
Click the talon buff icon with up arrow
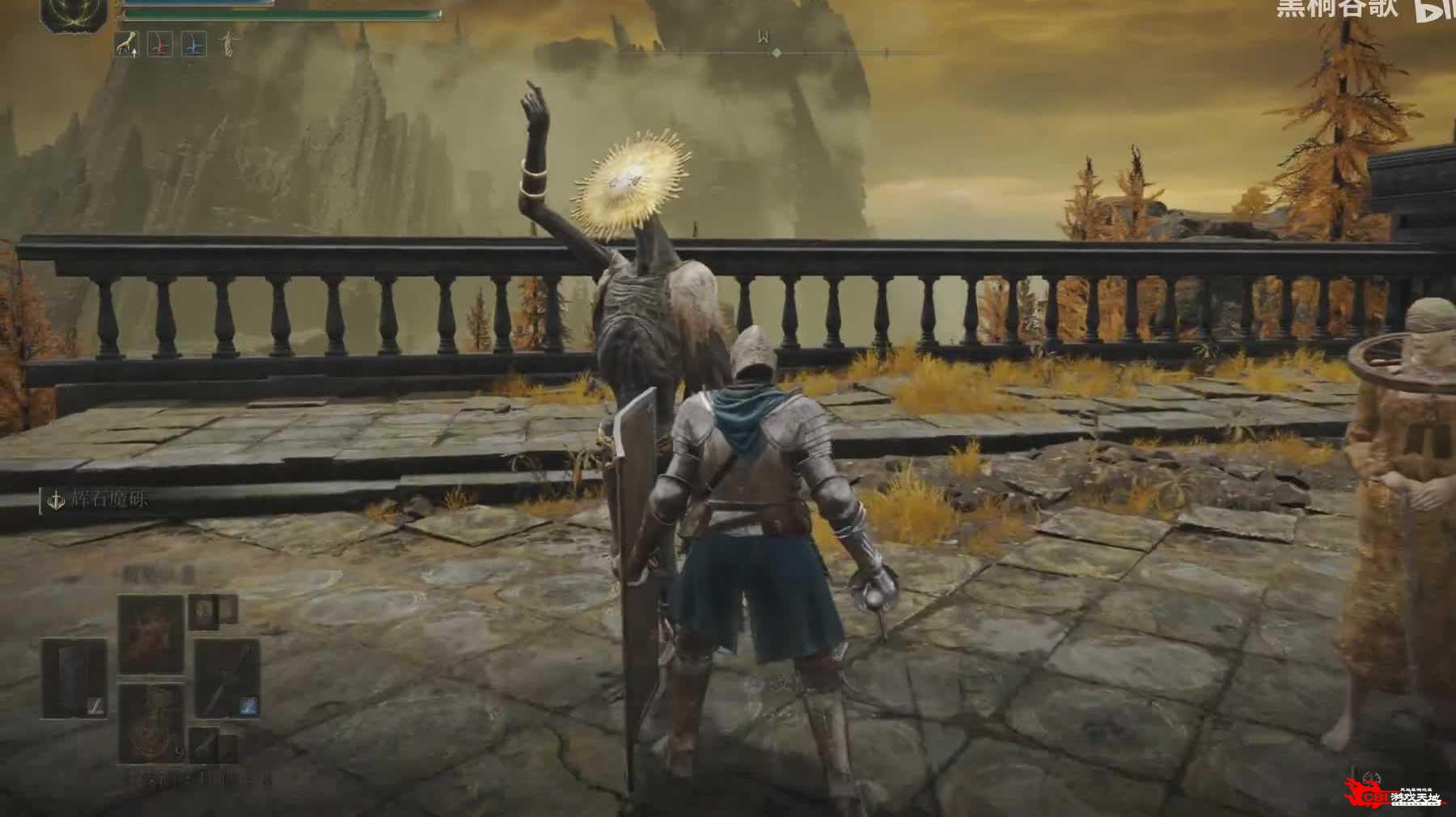click(x=126, y=44)
